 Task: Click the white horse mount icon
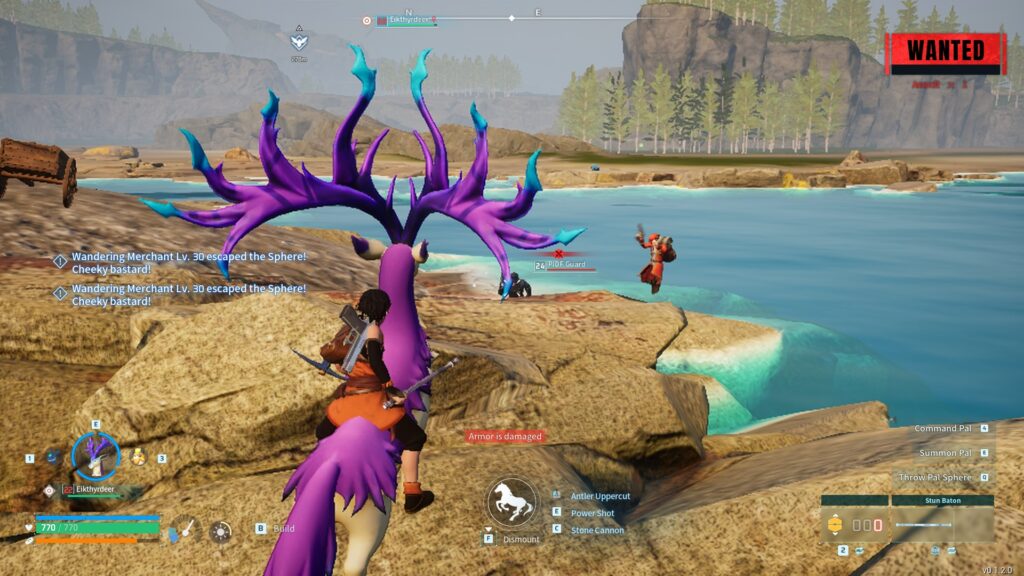point(511,501)
